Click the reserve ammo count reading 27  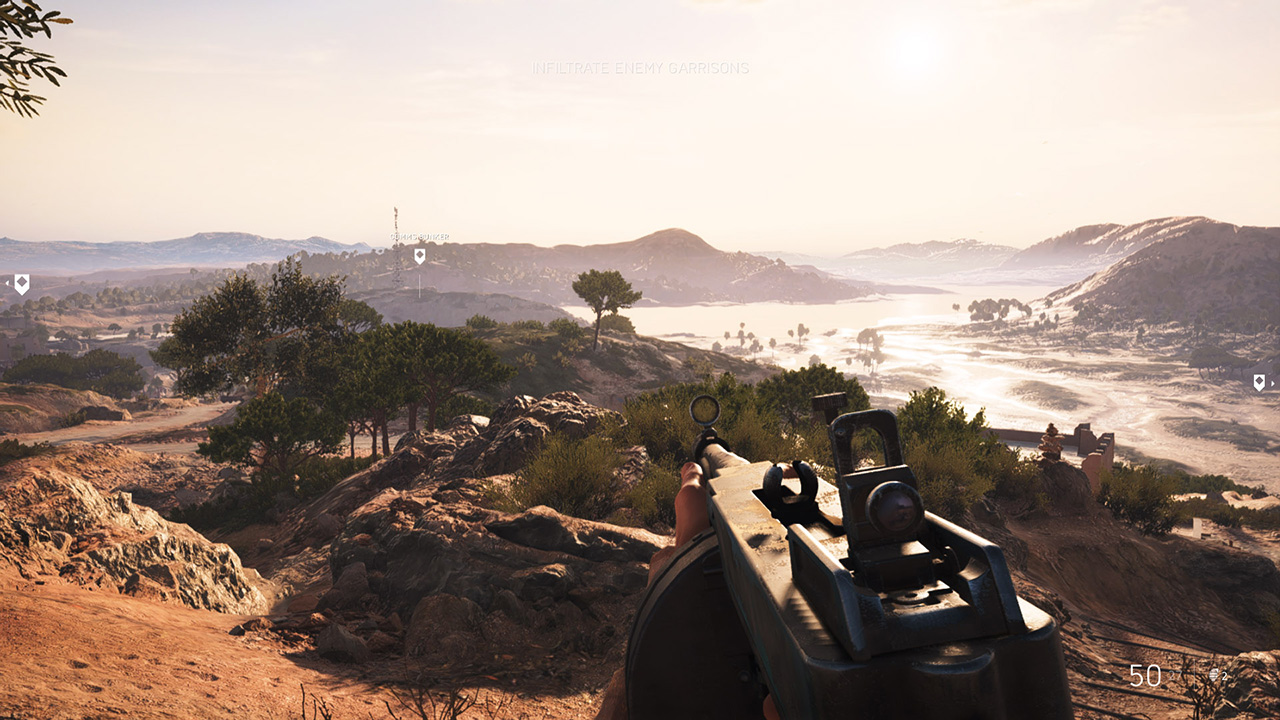(1175, 675)
